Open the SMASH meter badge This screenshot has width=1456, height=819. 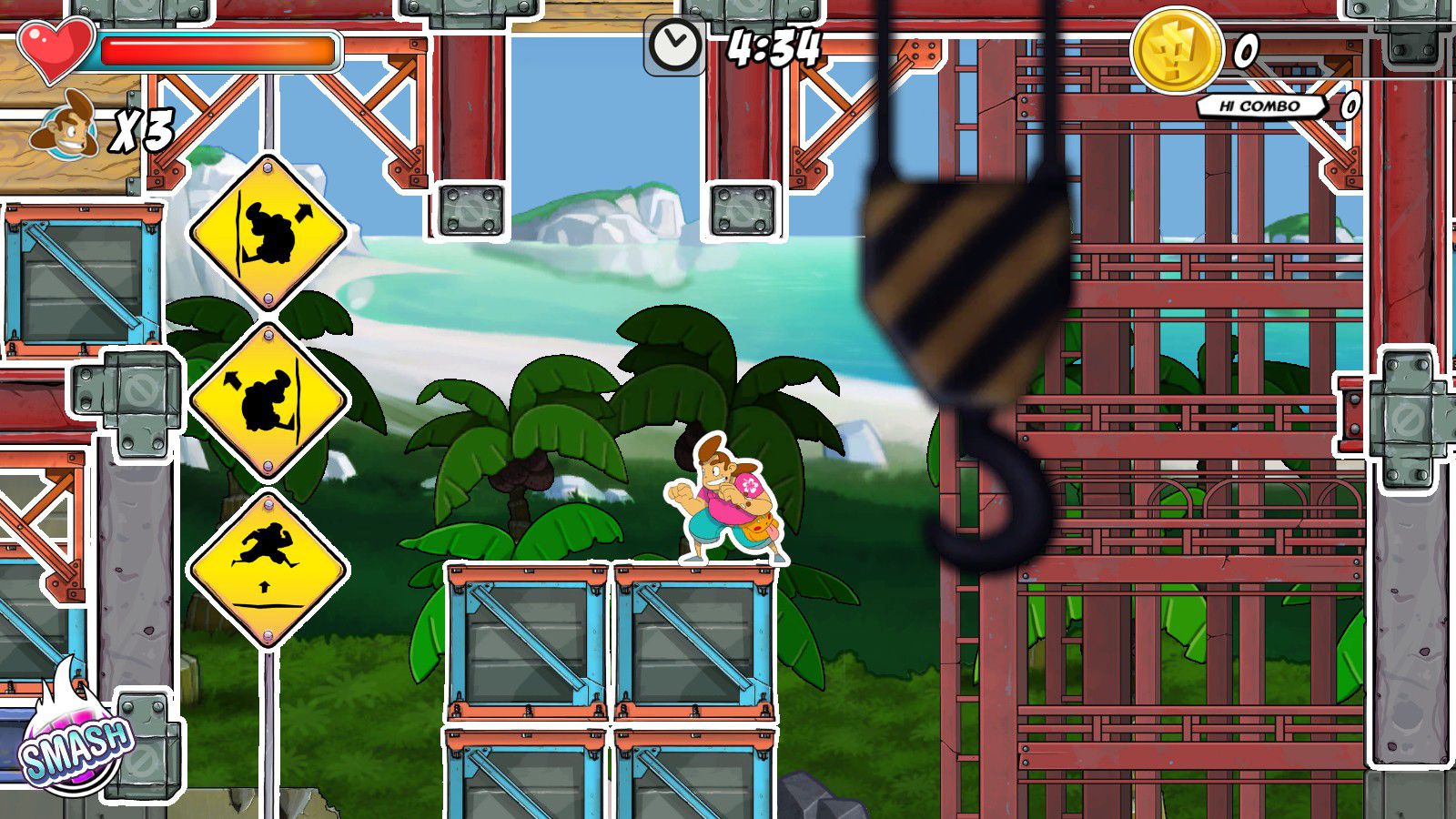[77, 746]
